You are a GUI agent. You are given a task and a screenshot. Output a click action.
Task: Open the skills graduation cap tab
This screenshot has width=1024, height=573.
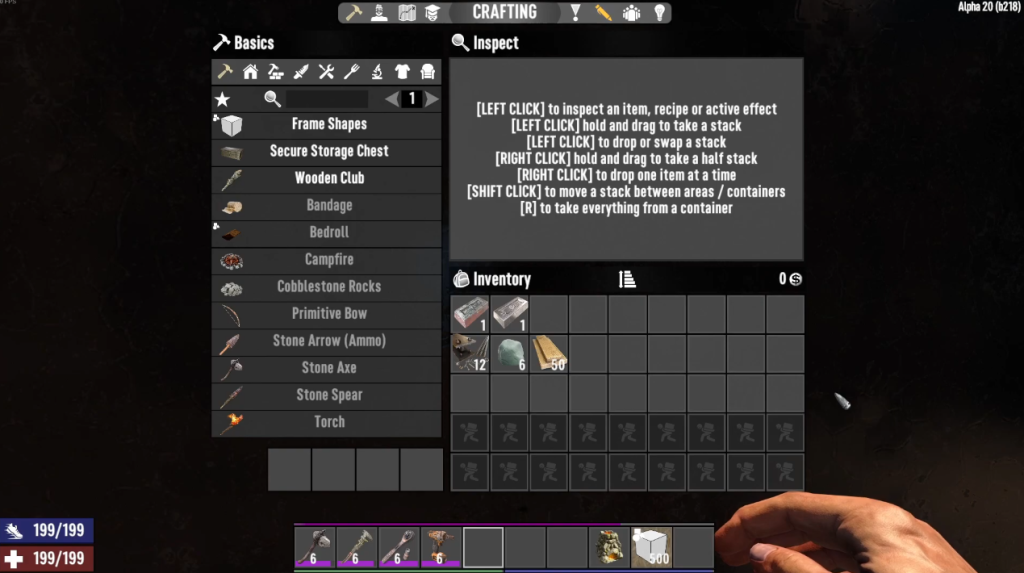pos(433,13)
